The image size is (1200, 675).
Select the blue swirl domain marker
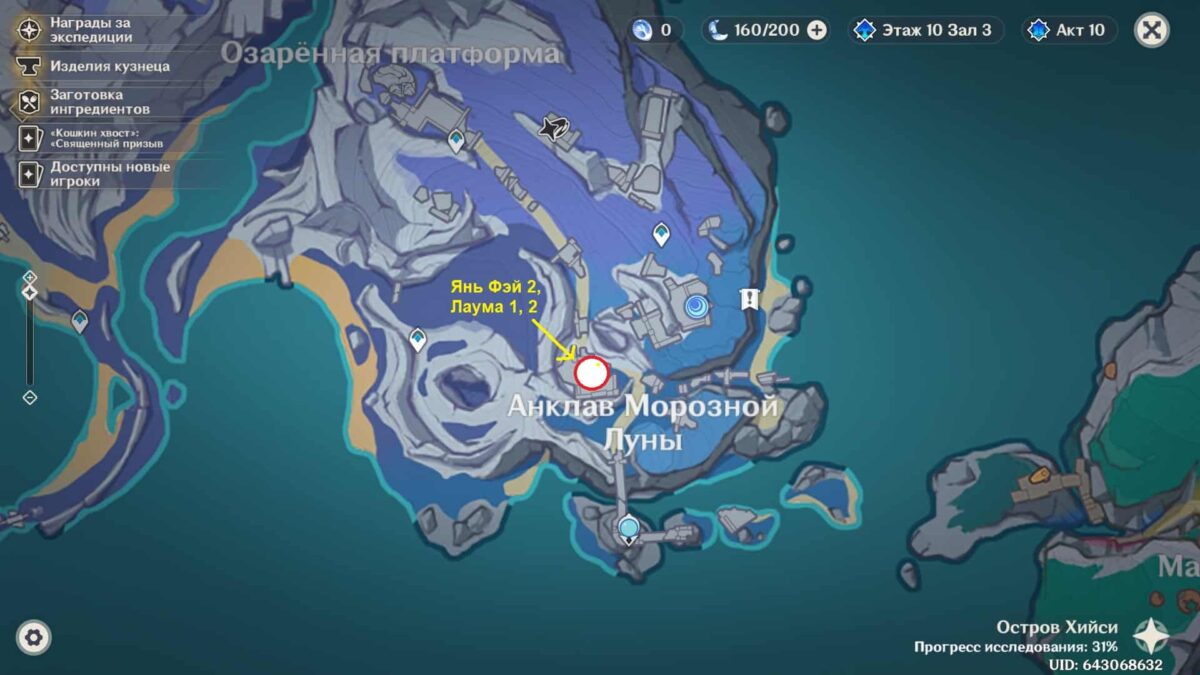point(695,306)
